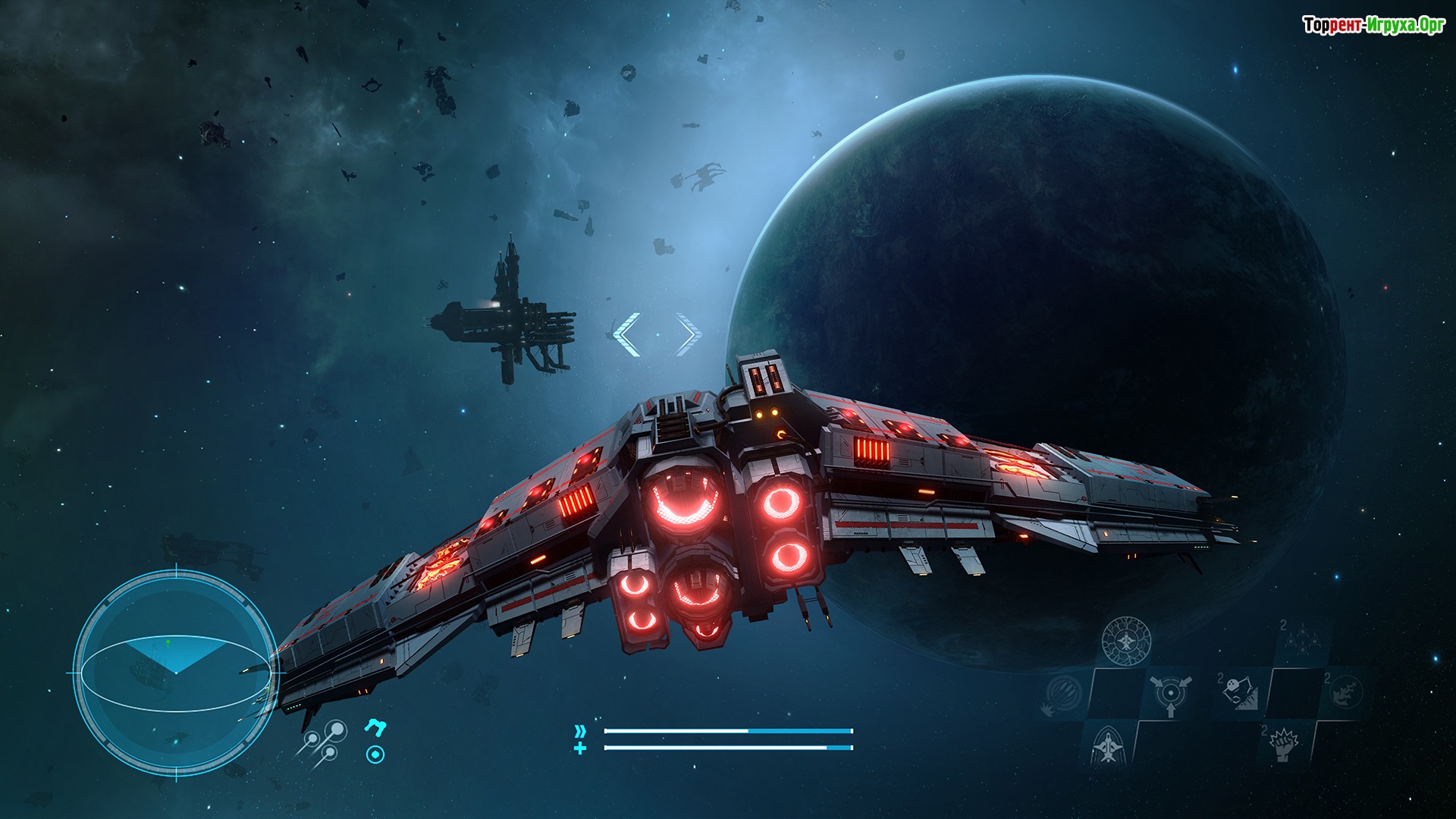Open the Торрент-Игруха.Орг watermark link
This screenshot has width=1456, height=819.
coord(1373,26)
